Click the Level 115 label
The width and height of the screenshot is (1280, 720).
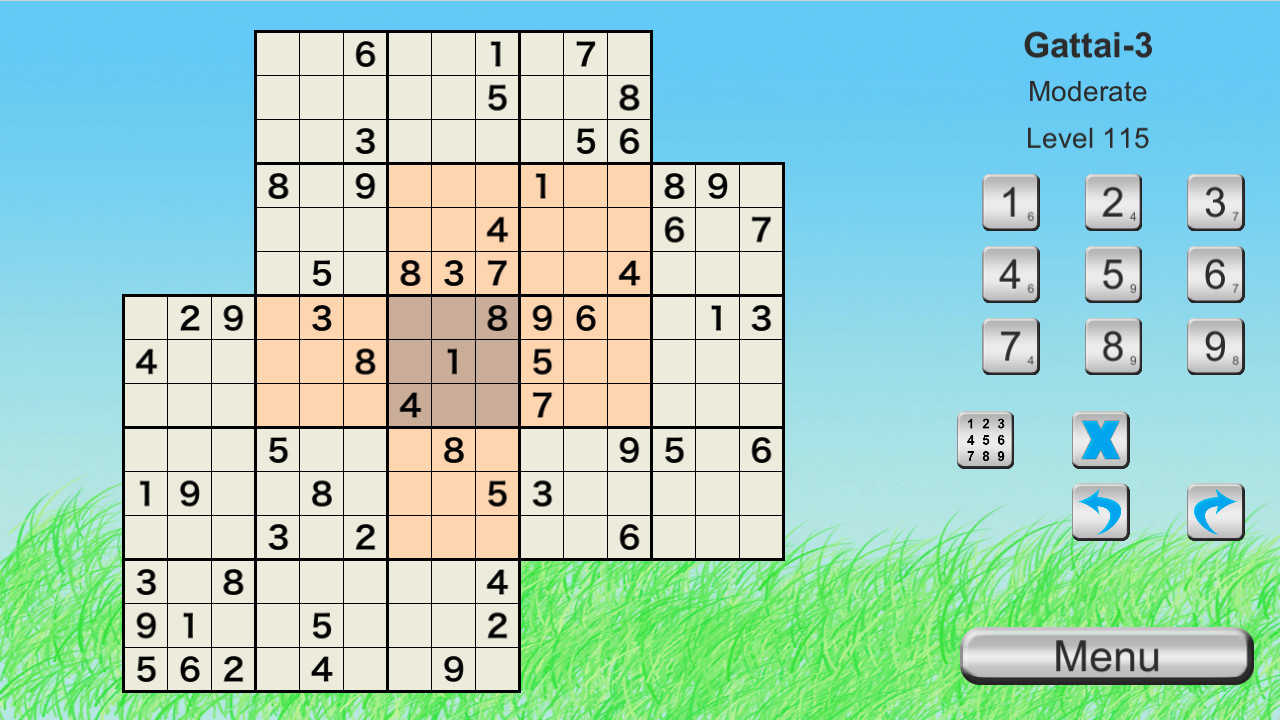[x=1087, y=139]
